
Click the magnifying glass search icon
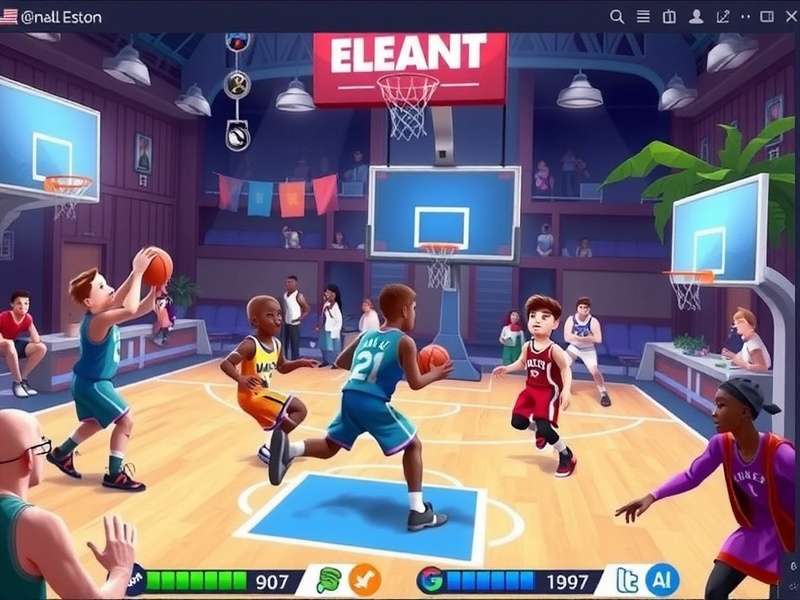click(617, 16)
